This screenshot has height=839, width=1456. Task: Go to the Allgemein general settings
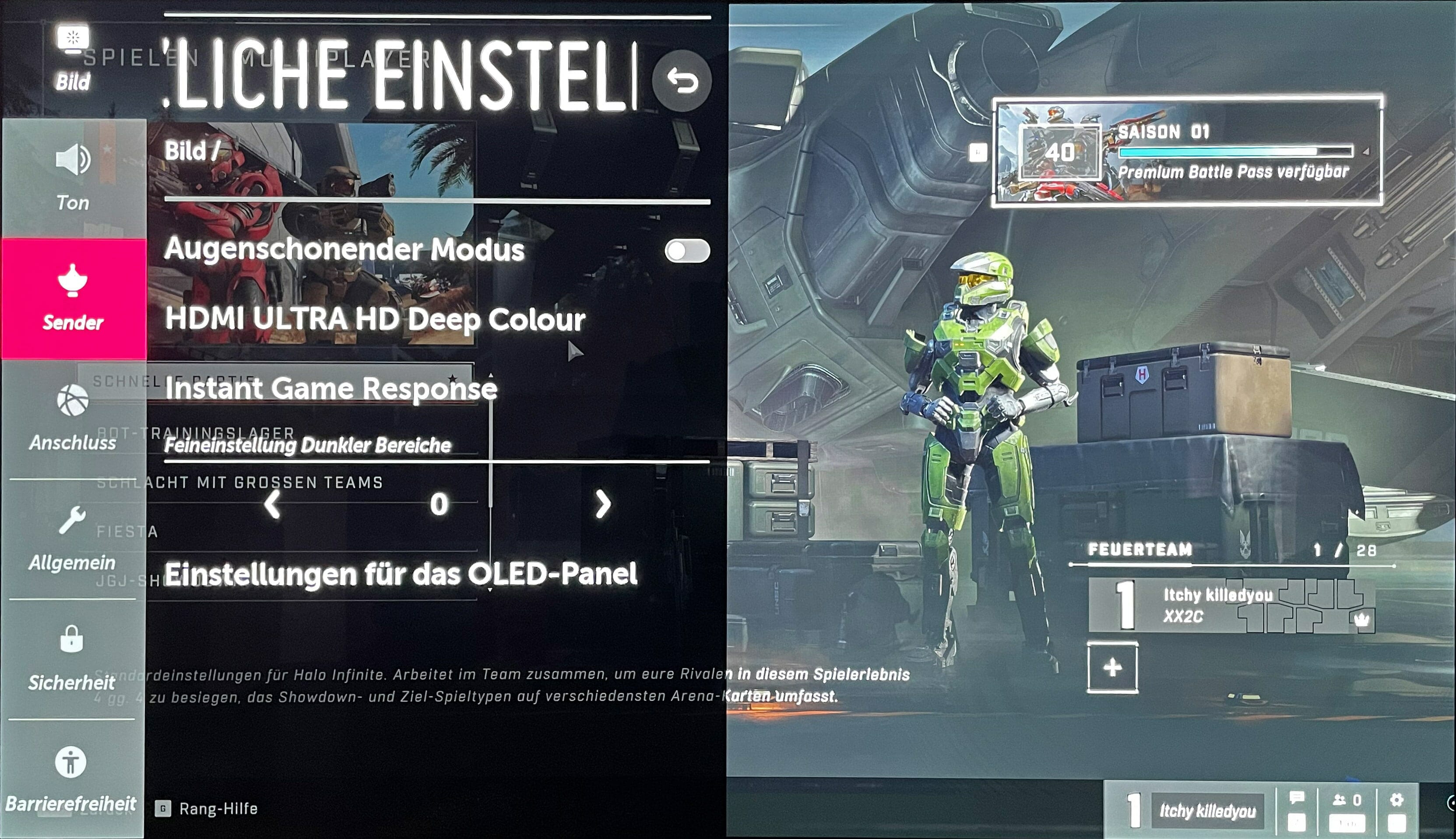point(73,538)
